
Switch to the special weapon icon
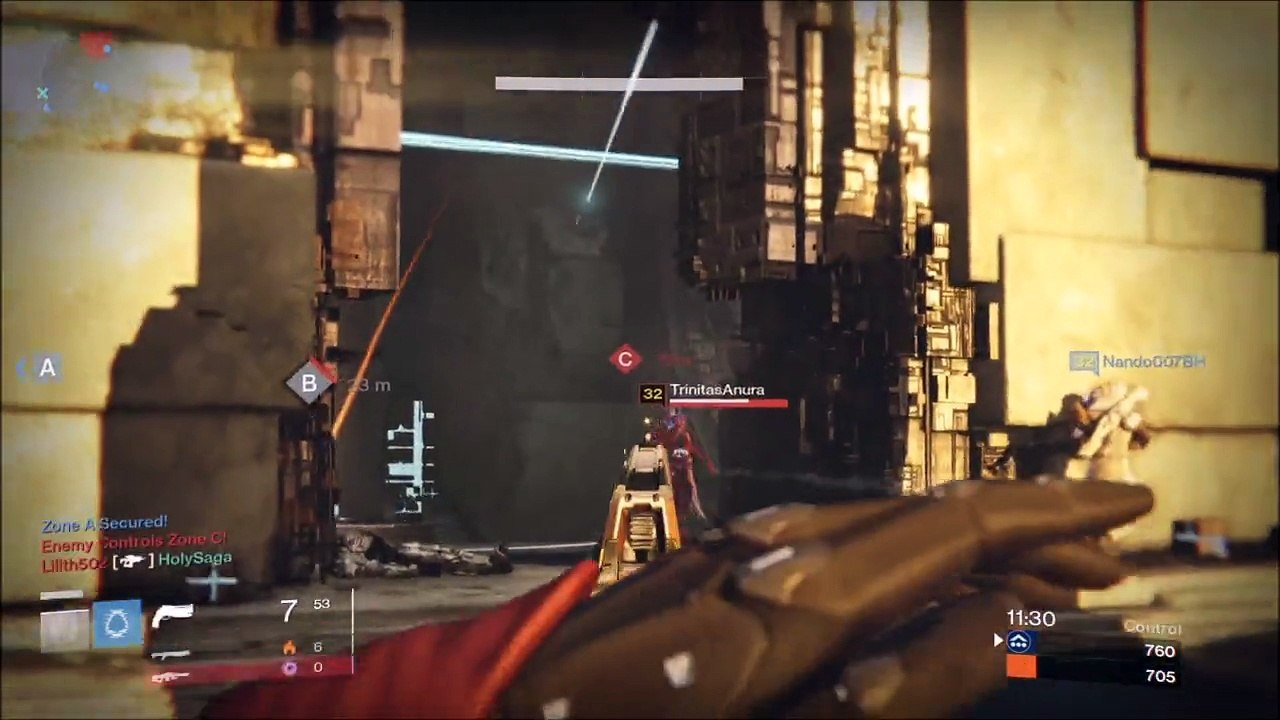tap(171, 654)
